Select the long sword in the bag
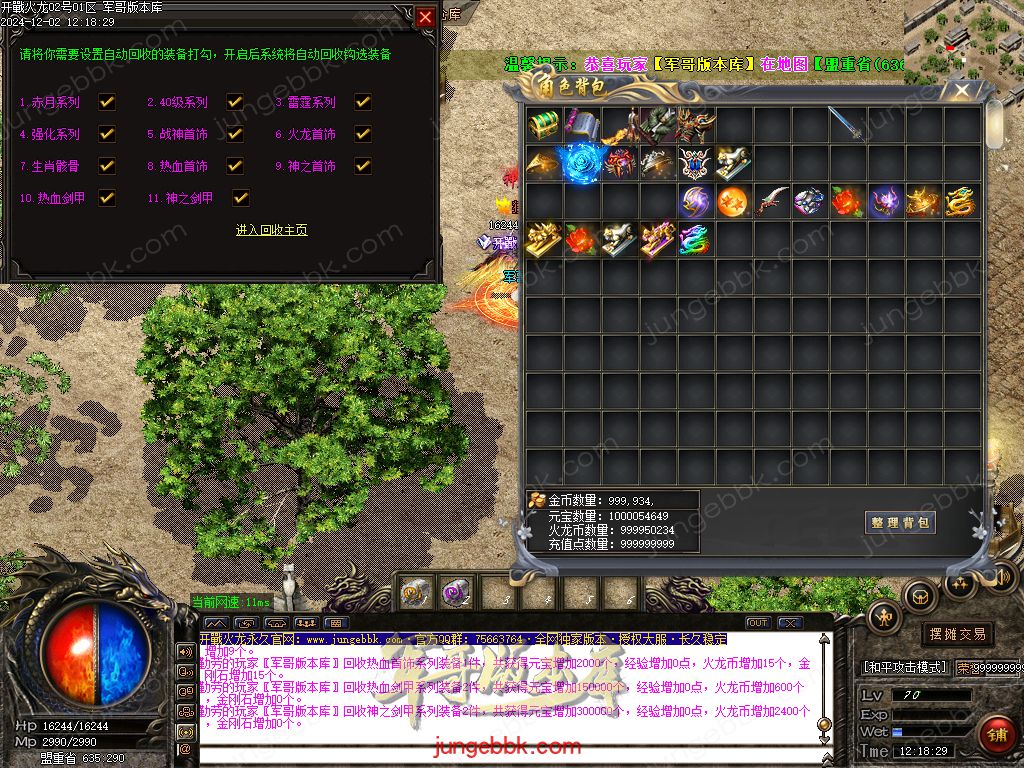This screenshot has width=1024, height=768. (847, 125)
